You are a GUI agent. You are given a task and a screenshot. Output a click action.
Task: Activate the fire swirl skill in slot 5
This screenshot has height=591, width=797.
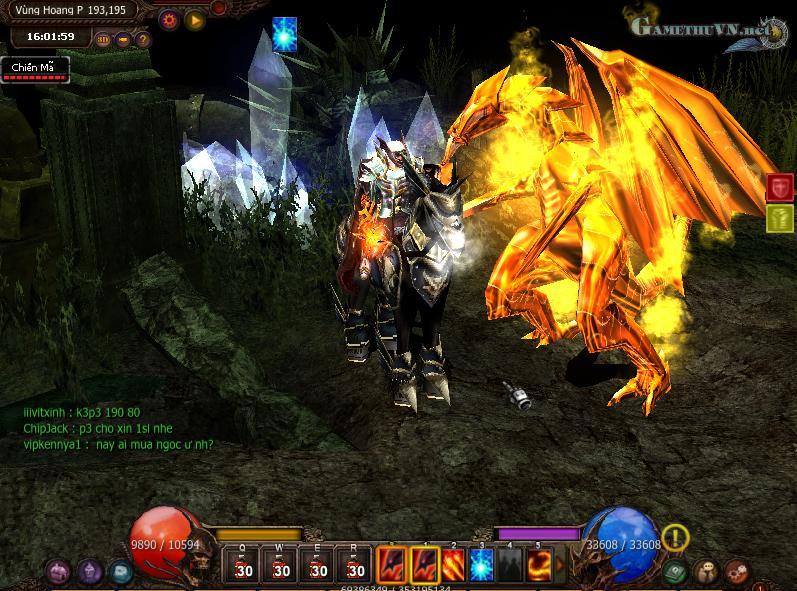click(539, 564)
